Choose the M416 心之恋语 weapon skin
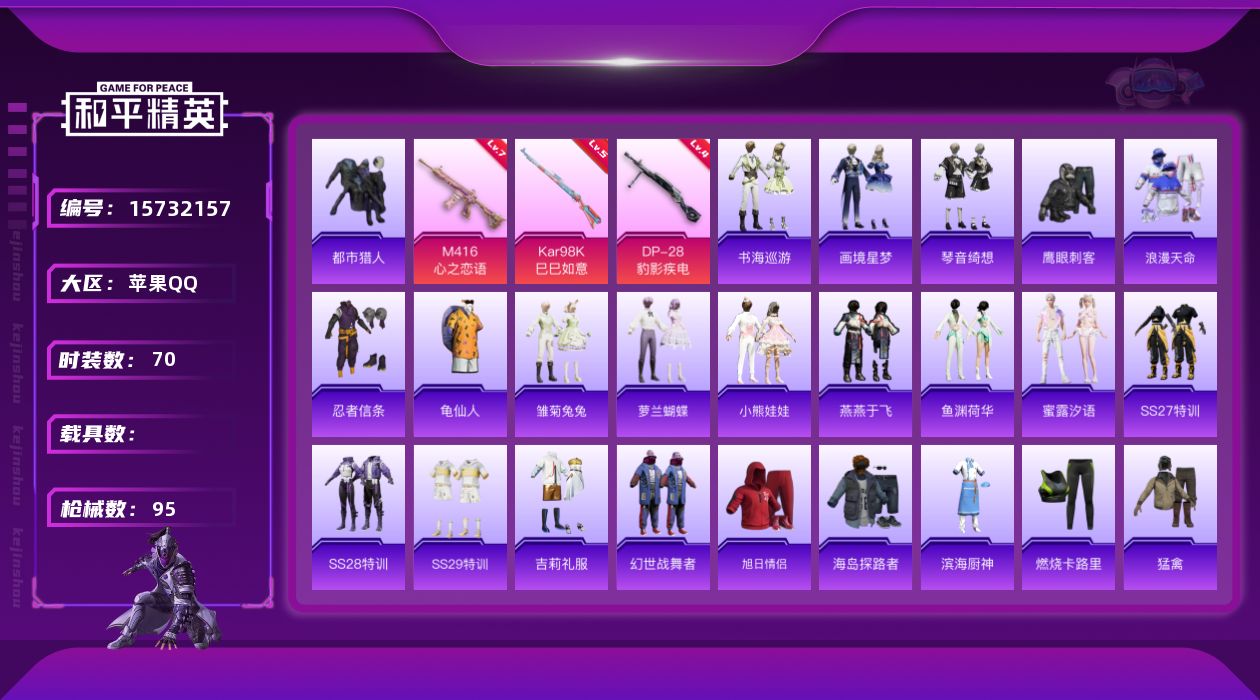The width and height of the screenshot is (1260, 700). (x=460, y=210)
